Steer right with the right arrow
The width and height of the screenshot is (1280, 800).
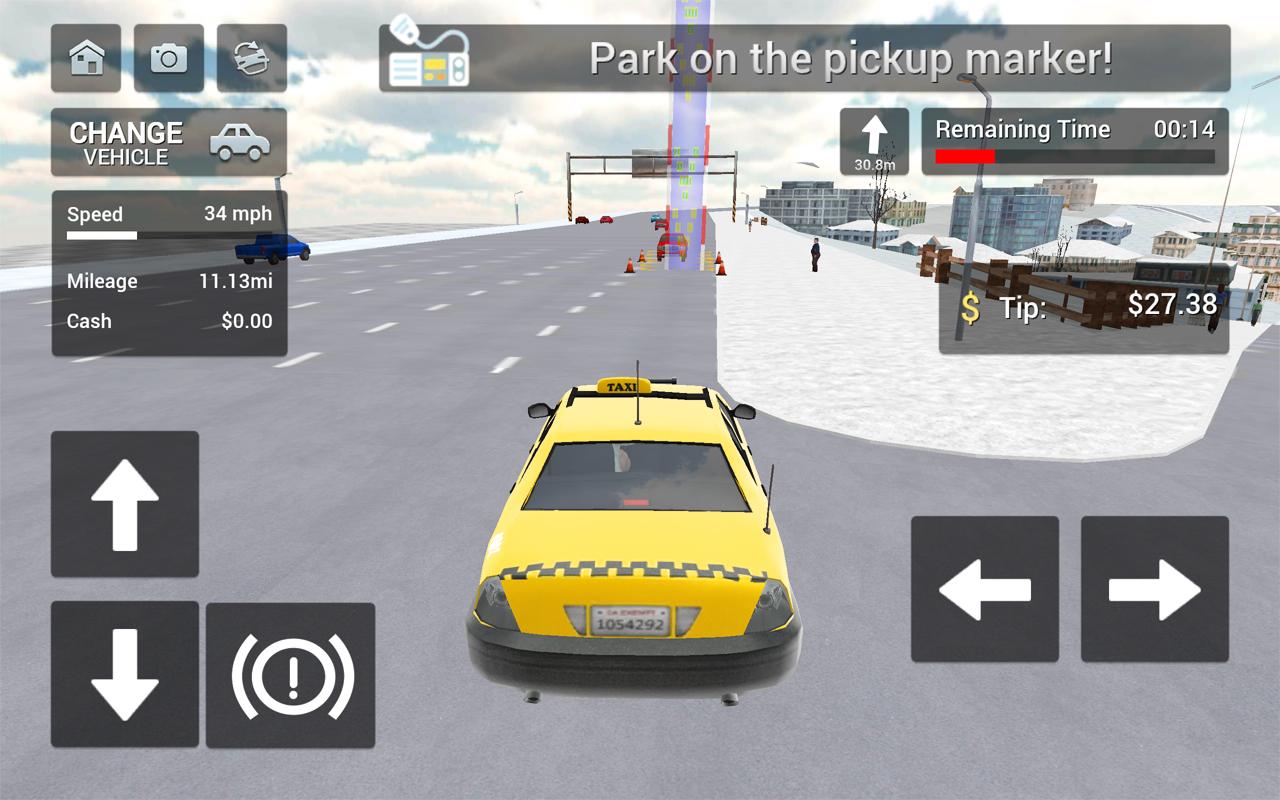point(1152,589)
